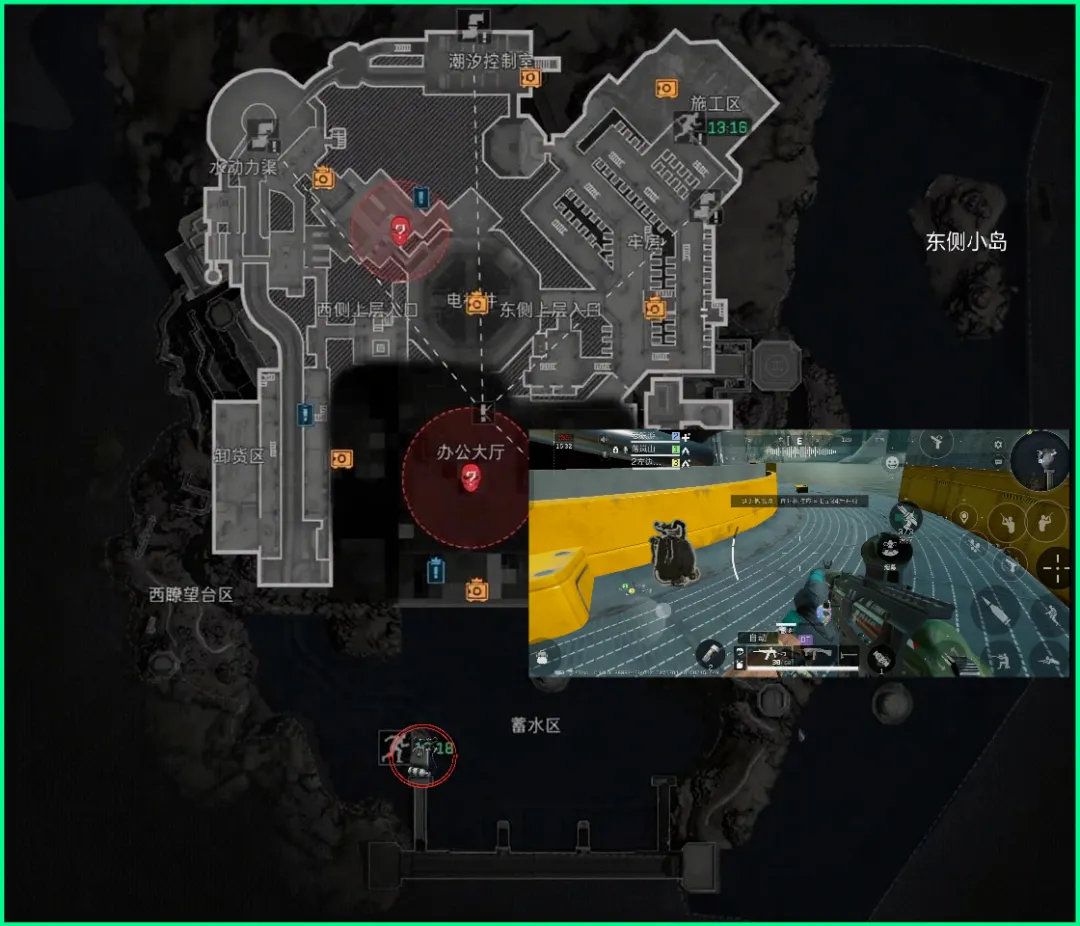
Task: Click the safe icon at 电梯井
Action: coord(478,301)
